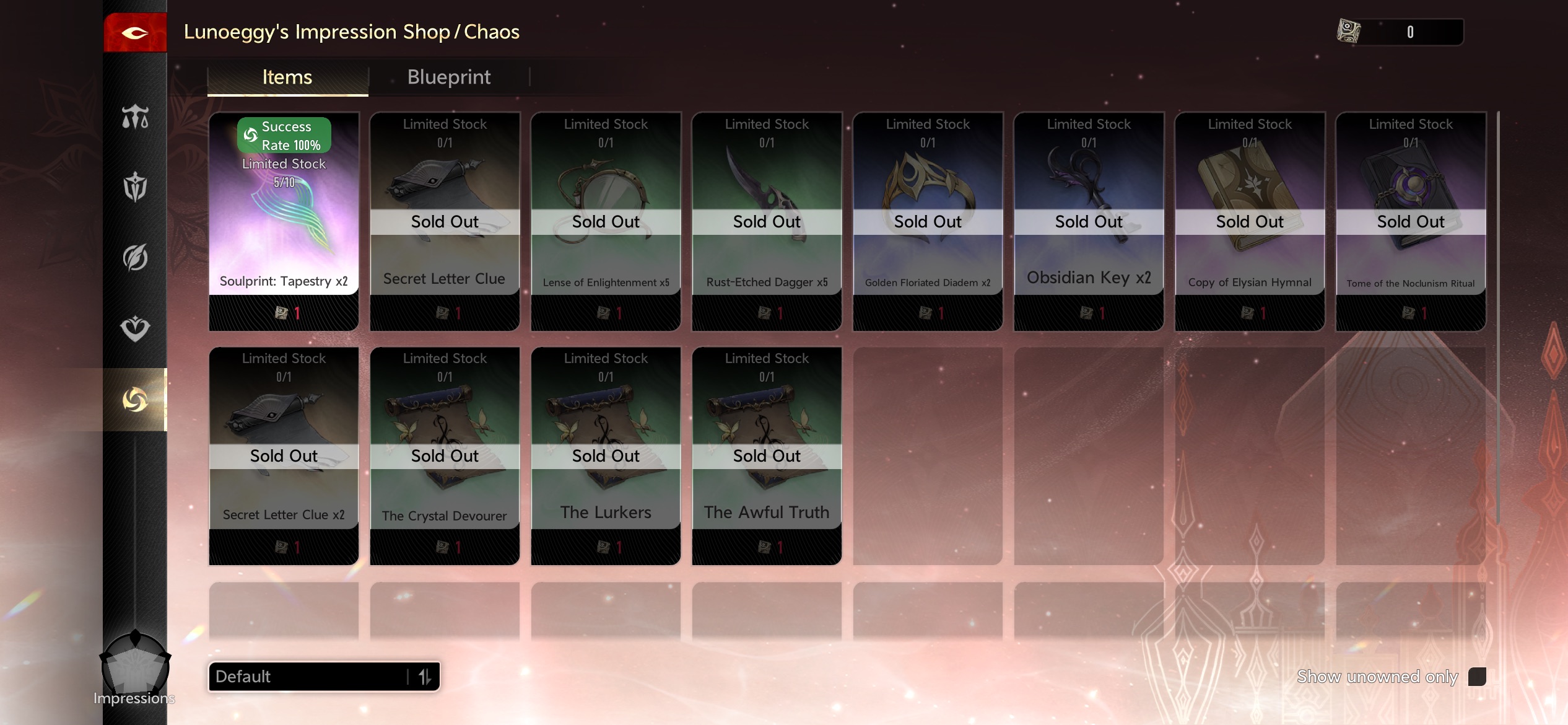Image resolution: width=1568 pixels, height=725 pixels.
Task: Select the highlighted Chaos swirl category
Action: (x=135, y=400)
